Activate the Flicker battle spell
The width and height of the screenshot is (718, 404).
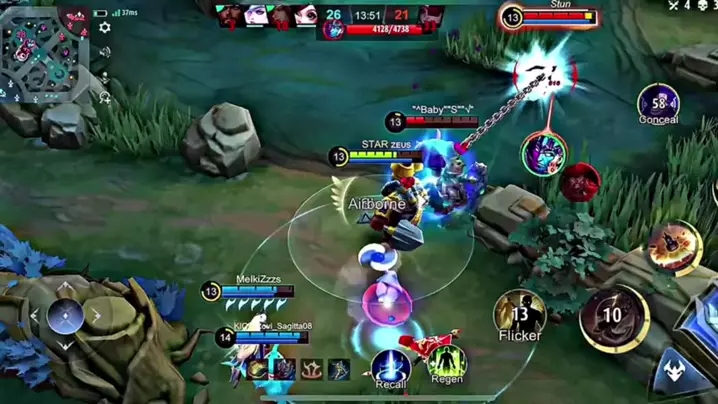(519, 315)
